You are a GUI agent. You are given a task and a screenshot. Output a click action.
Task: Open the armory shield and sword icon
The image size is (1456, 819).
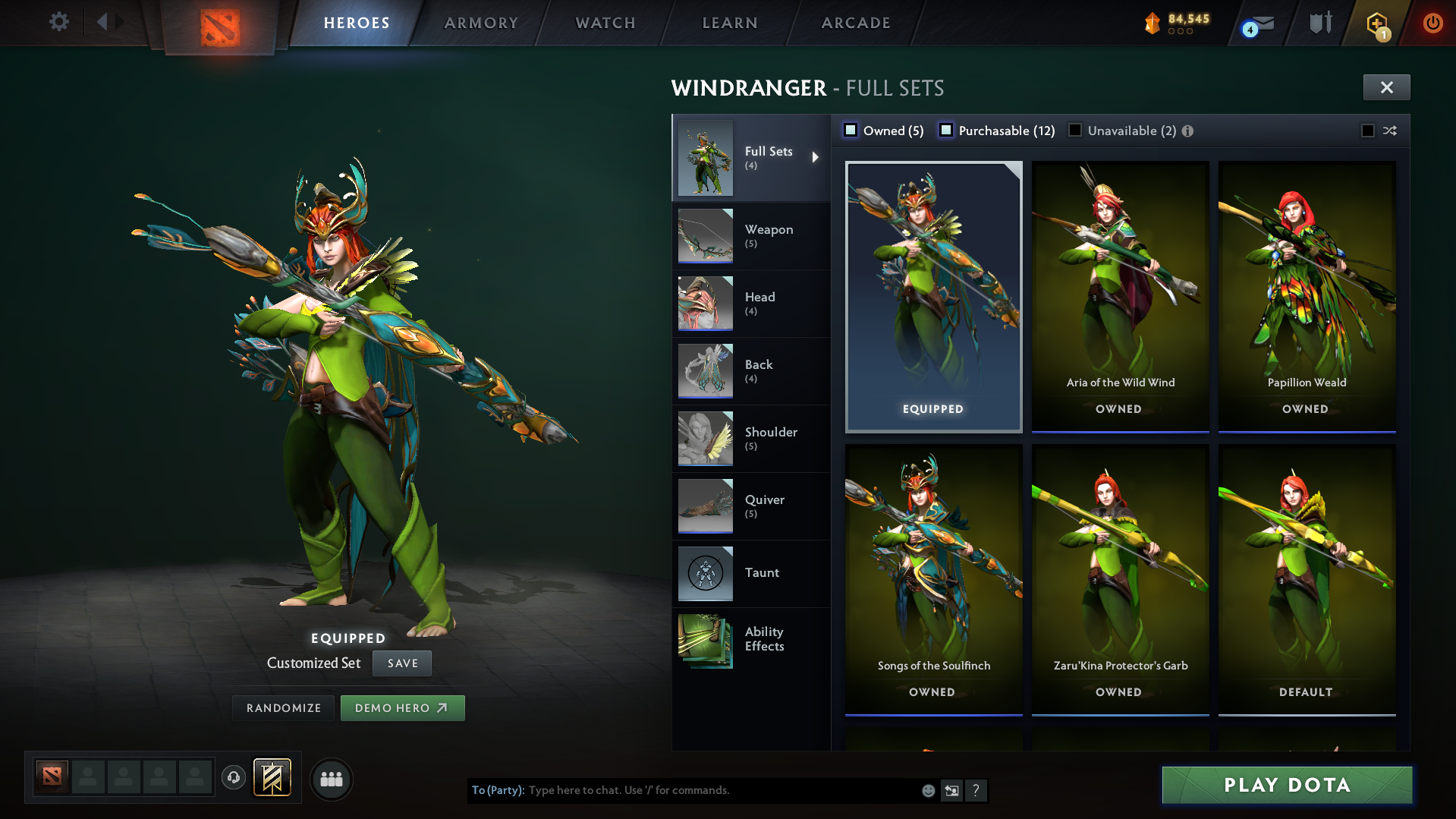point(1319,23)
